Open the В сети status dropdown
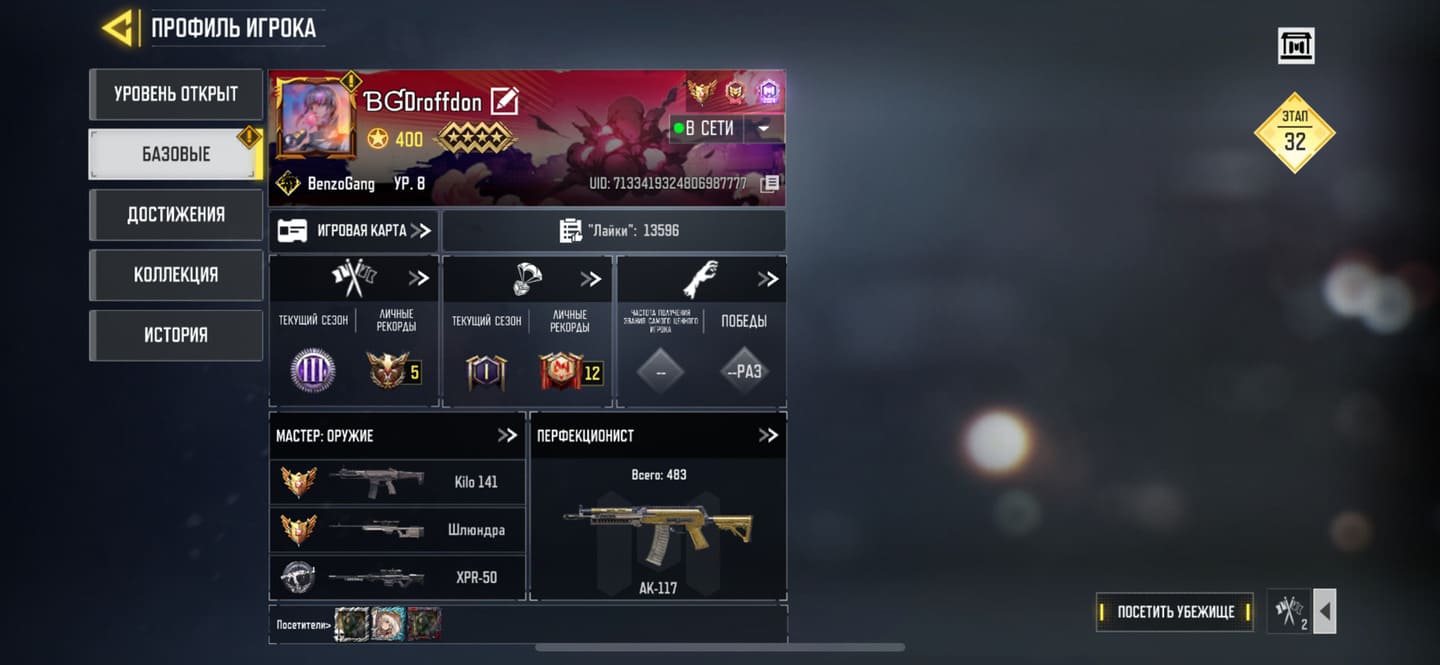 (764, 128)
